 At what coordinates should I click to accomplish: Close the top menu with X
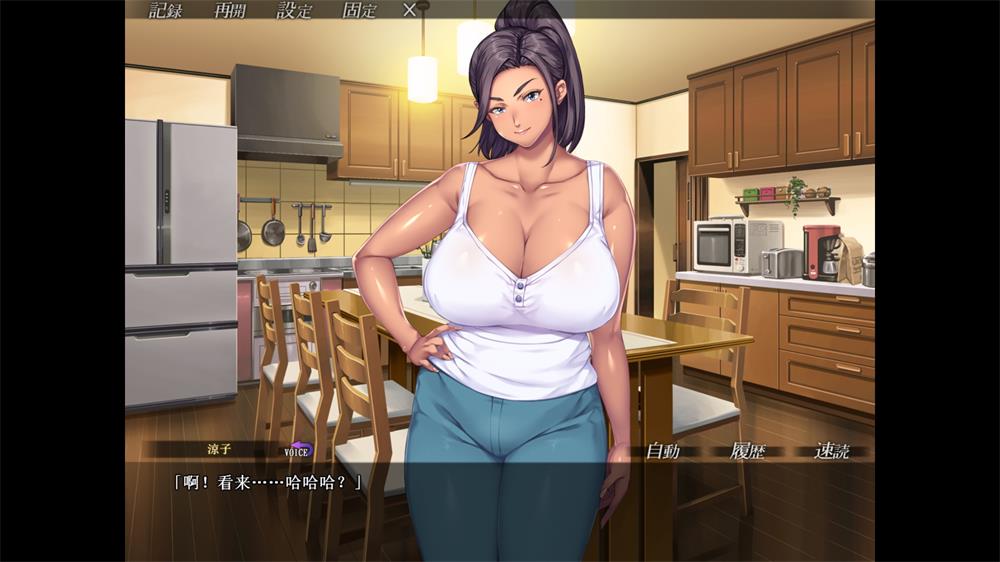click(409, 11)
